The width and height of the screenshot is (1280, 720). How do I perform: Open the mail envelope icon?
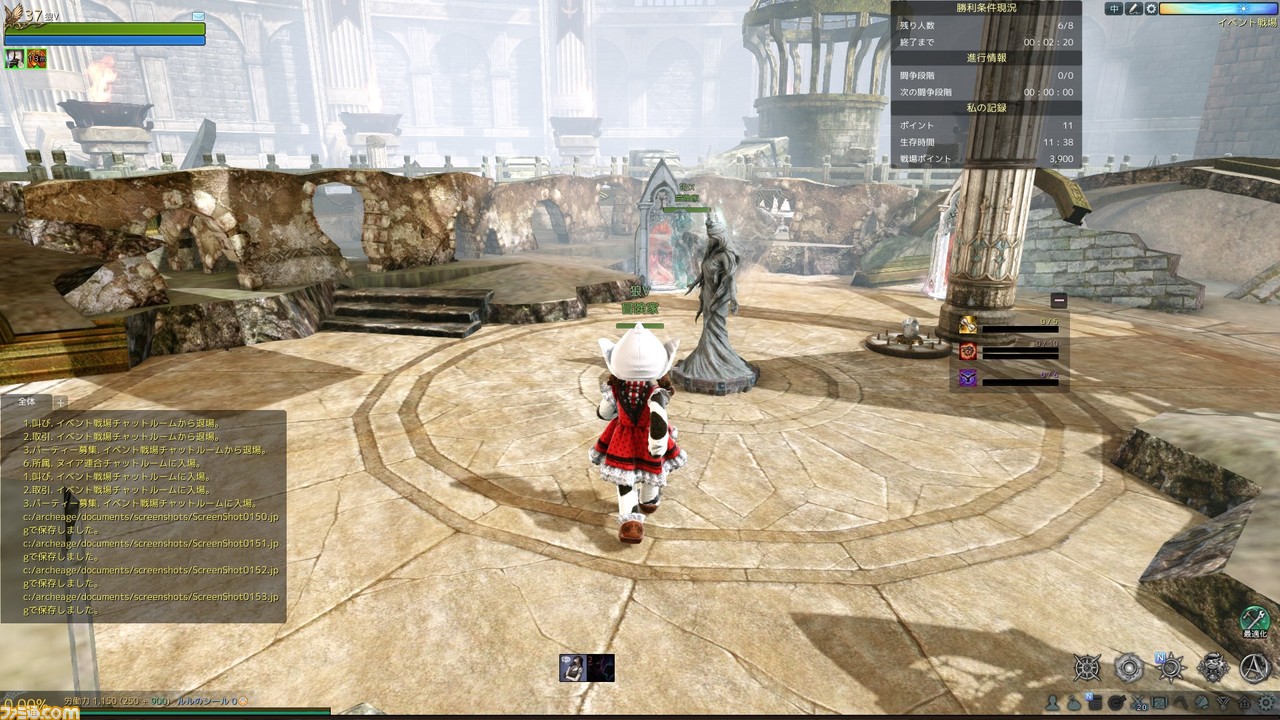pos(198,17)
